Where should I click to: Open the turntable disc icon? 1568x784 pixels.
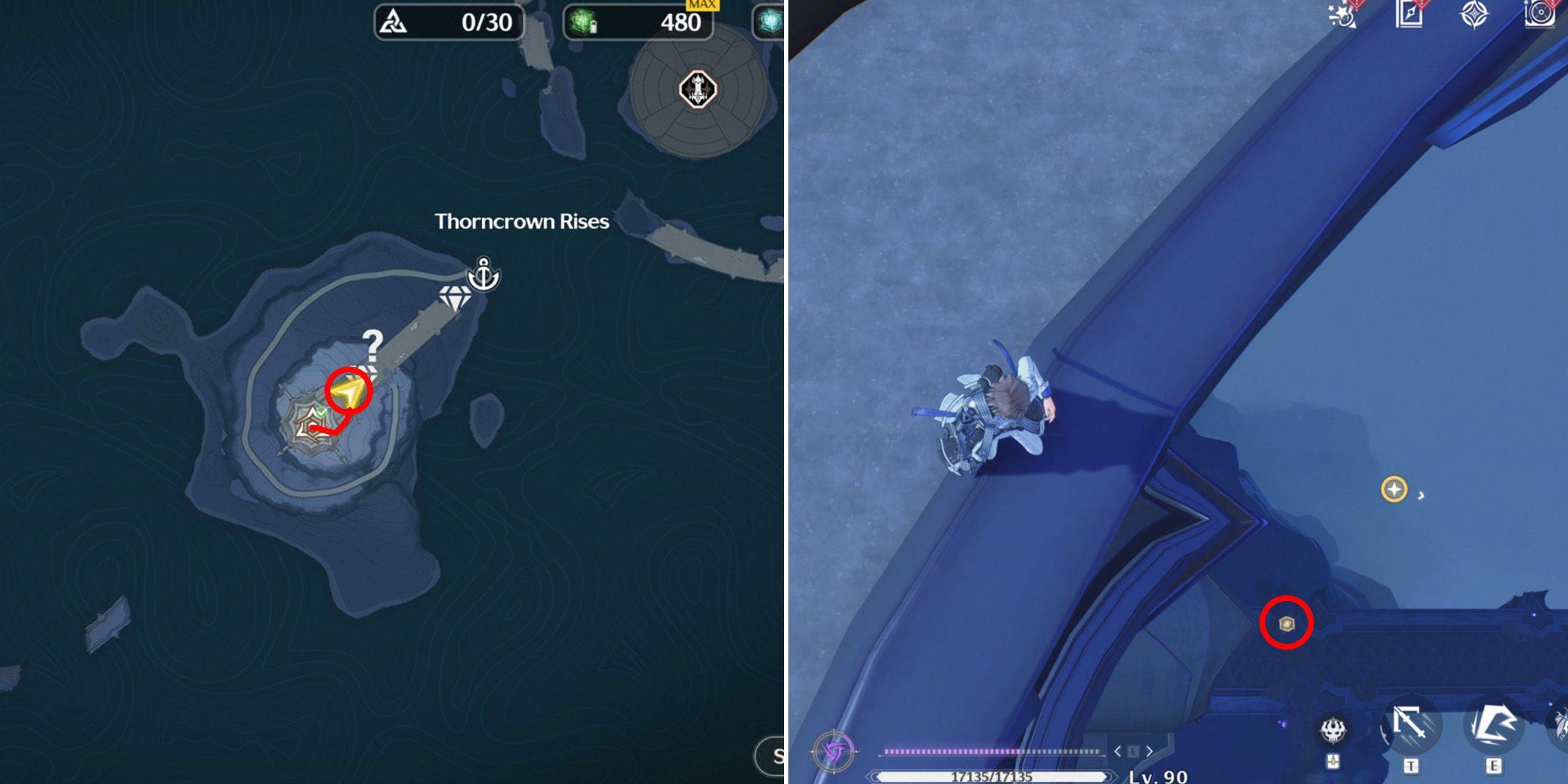[x=1540, y=15]
